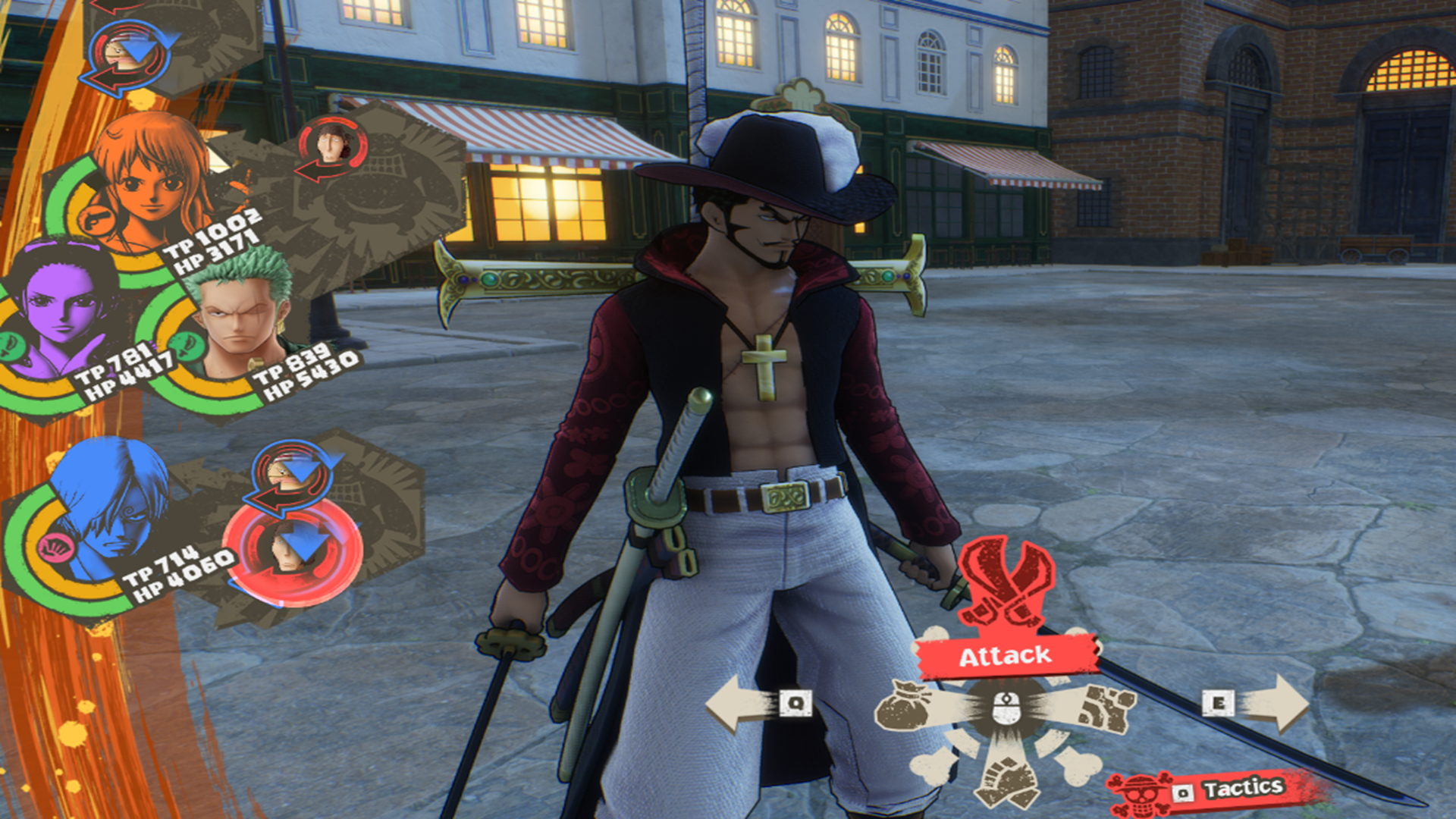Image resolution: width=1456 pixels, height=819 pixels.
Task: Select Nami's orange portrait
Action: 152,182
